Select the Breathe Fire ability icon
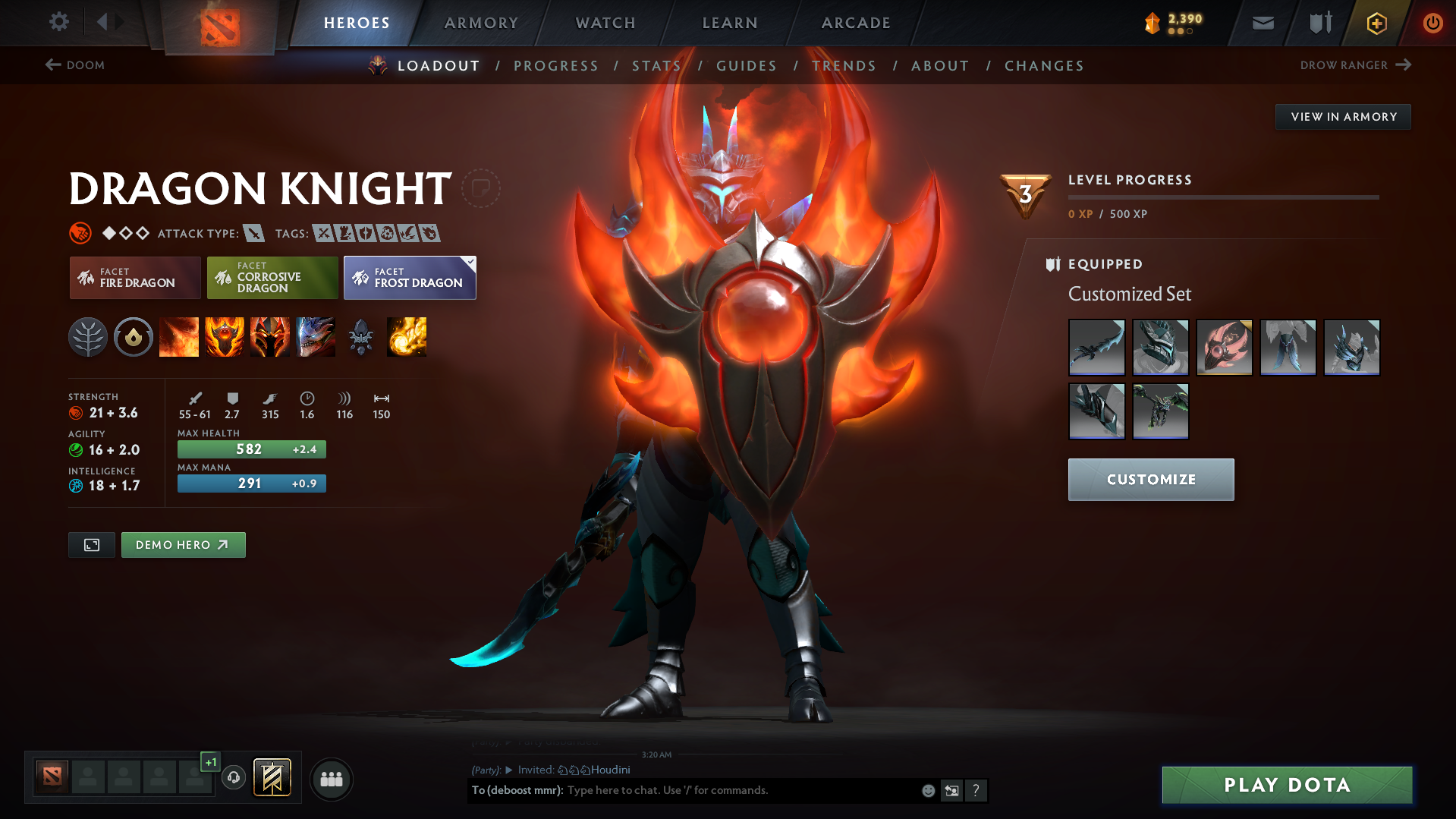 [x=179, y=337]
